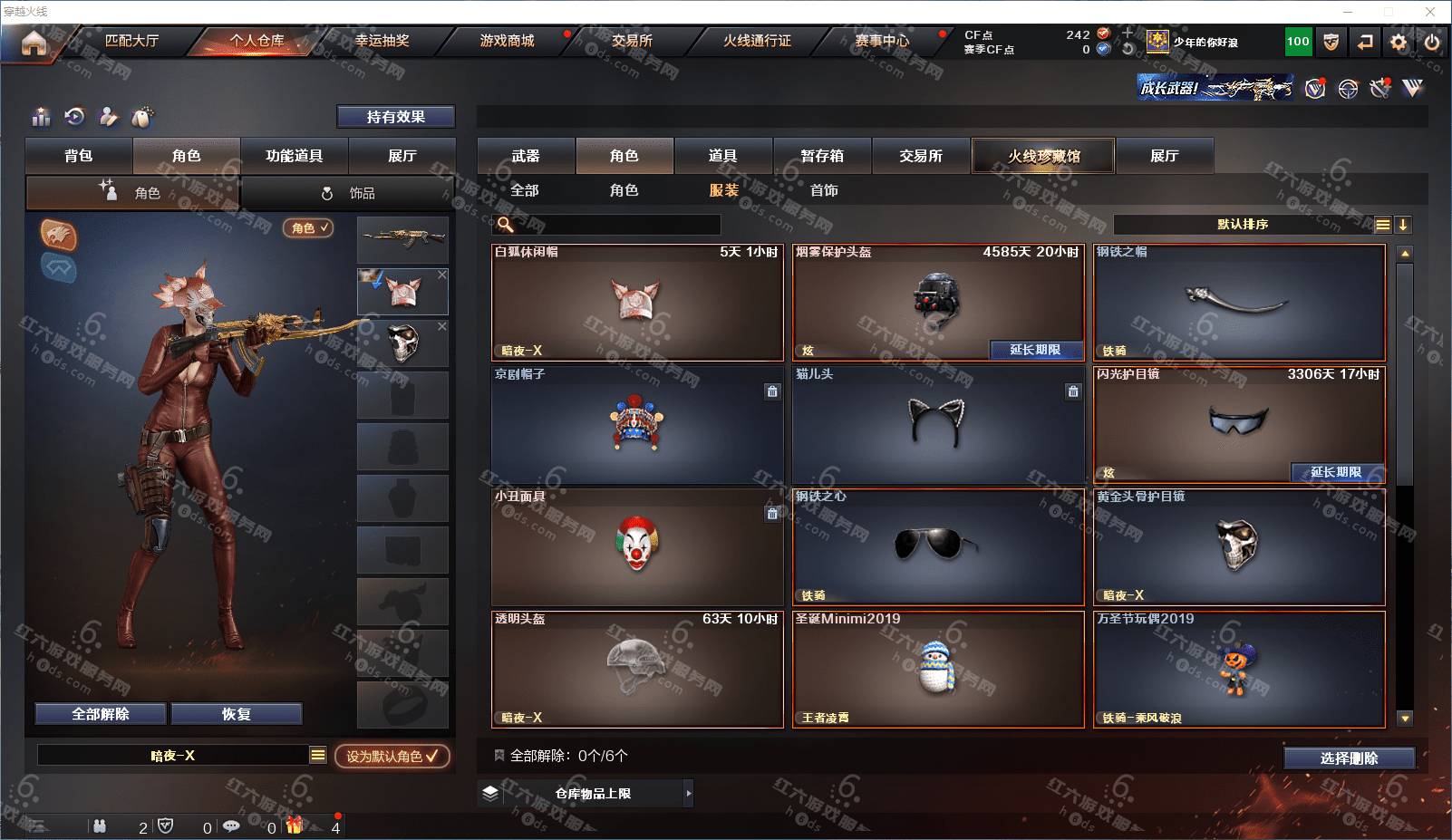Click the 选择删除 button
The height and width of the screenshot is (840, 1452).
[1349, 758]
